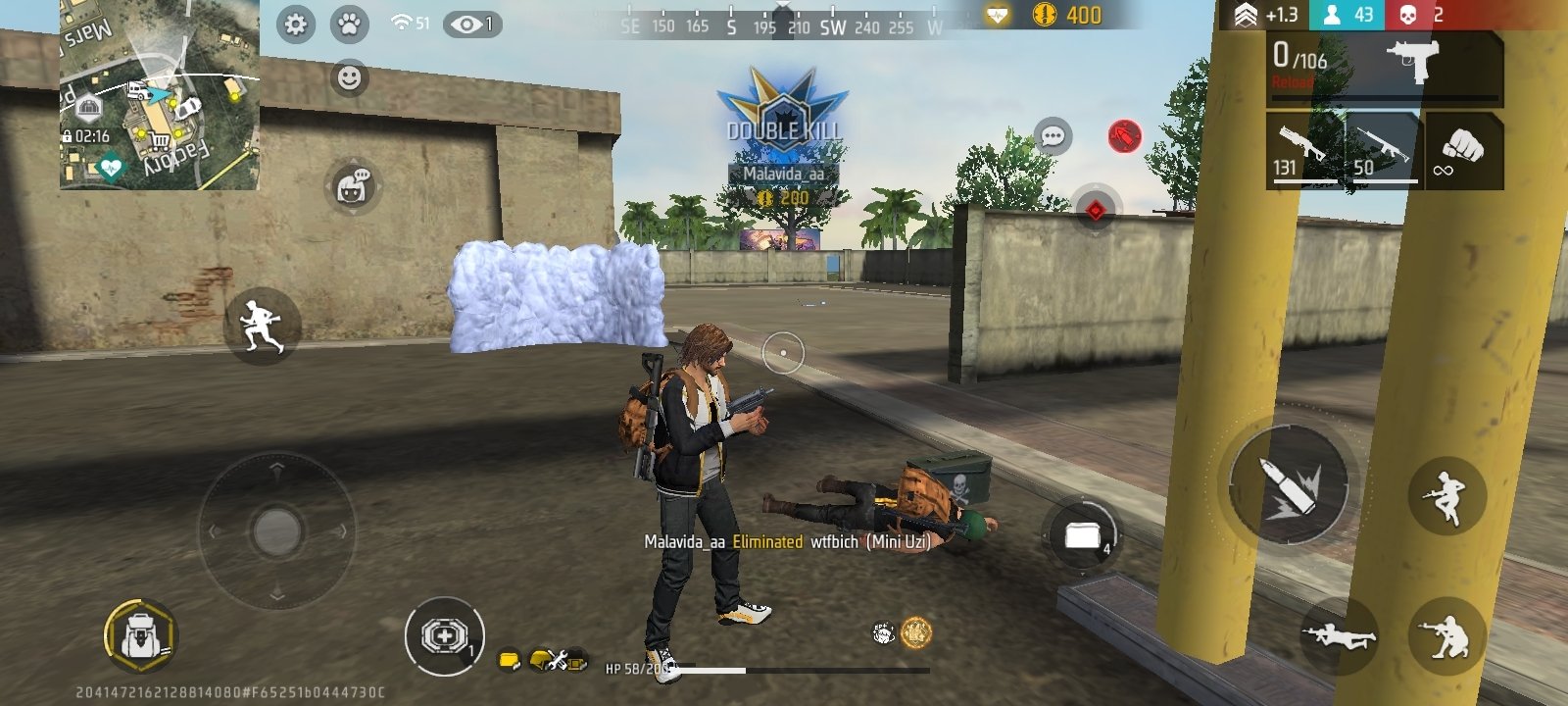Image resolution: width=1568 pixels, height=706 pixels.
Task: Expand the minimap
Action: click(x=159, y=95)
